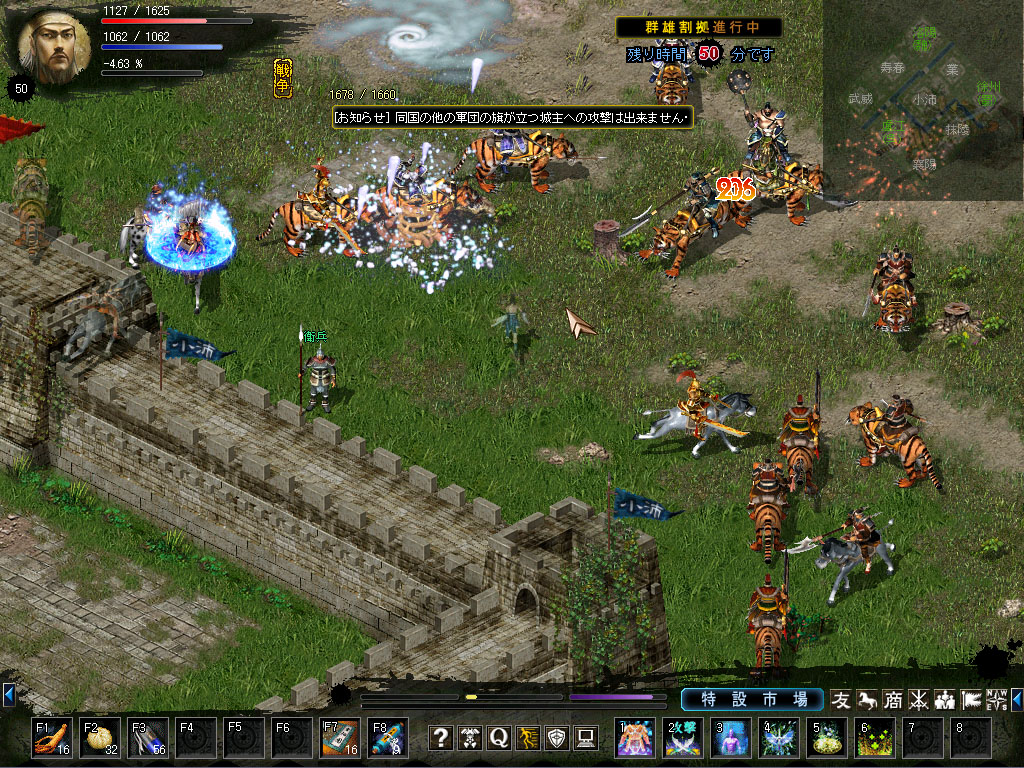Viewport: 1024px width, 768px height.
Task: Open the 商 trade menu
Action: [x=892, y=700]
